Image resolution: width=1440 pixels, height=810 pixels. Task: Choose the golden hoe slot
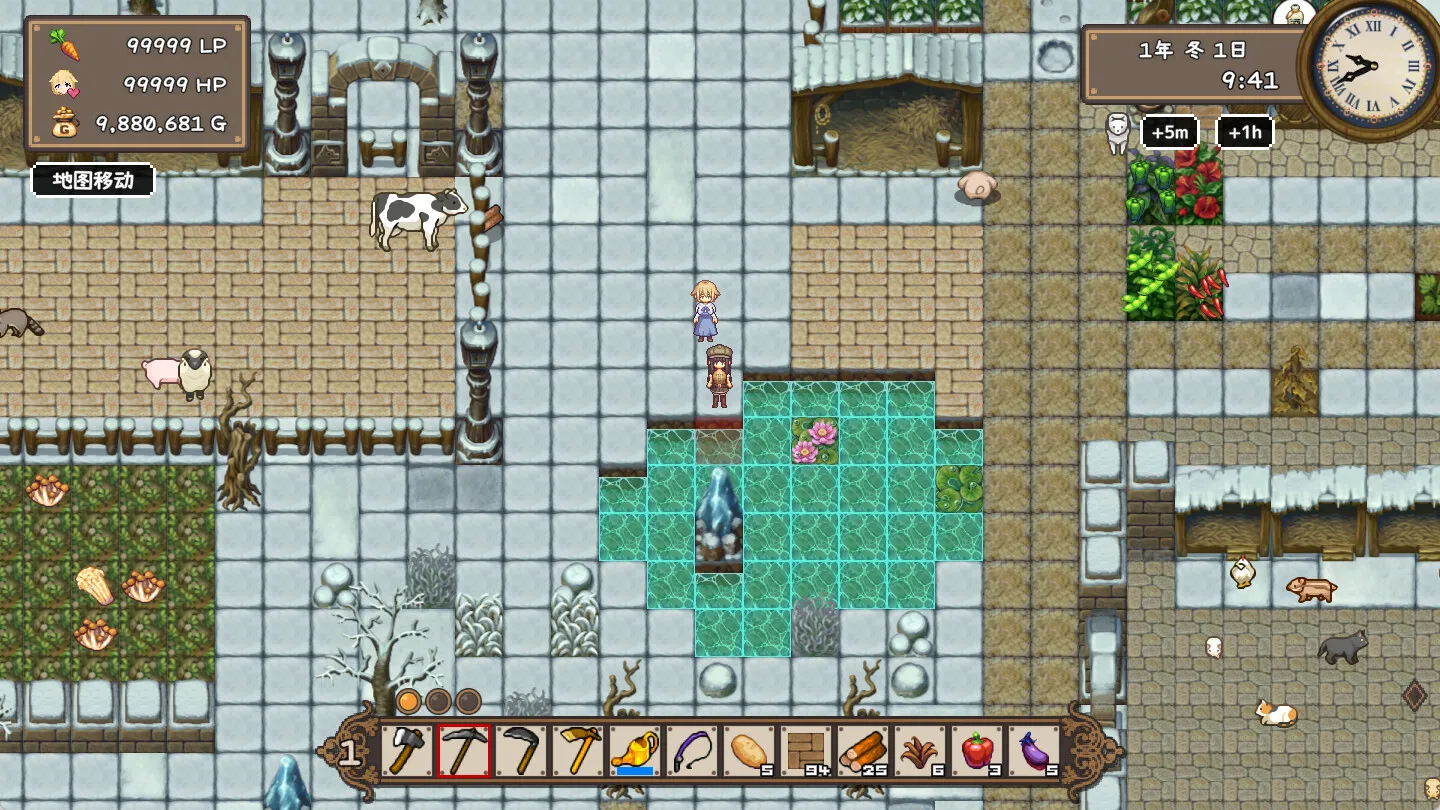(x=578, y=750)
